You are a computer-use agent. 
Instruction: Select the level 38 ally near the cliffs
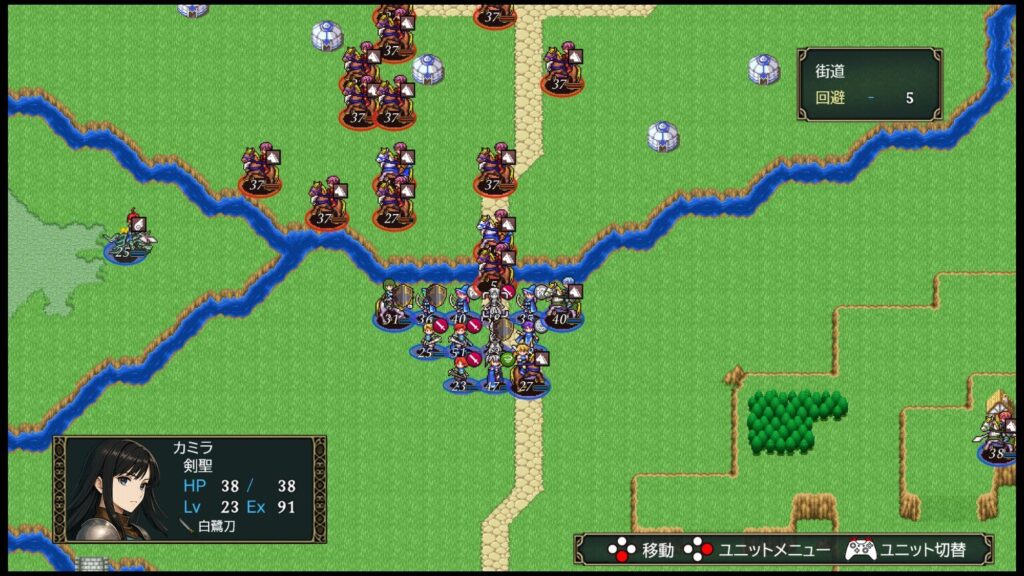tap(996, 433)
